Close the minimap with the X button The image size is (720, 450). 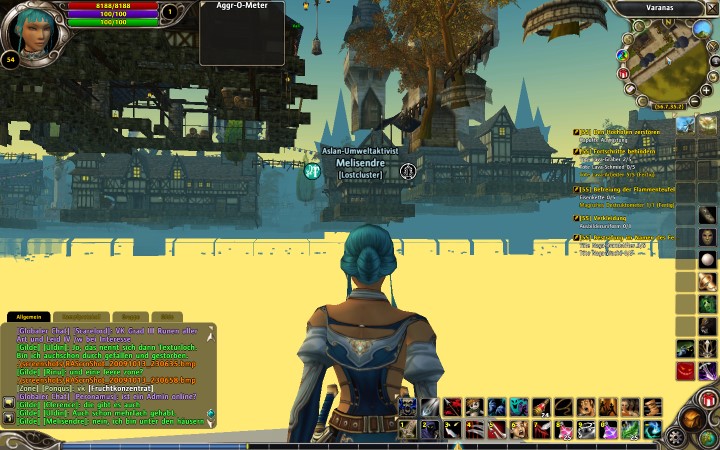pyautogui.click(x=711, y=8)
